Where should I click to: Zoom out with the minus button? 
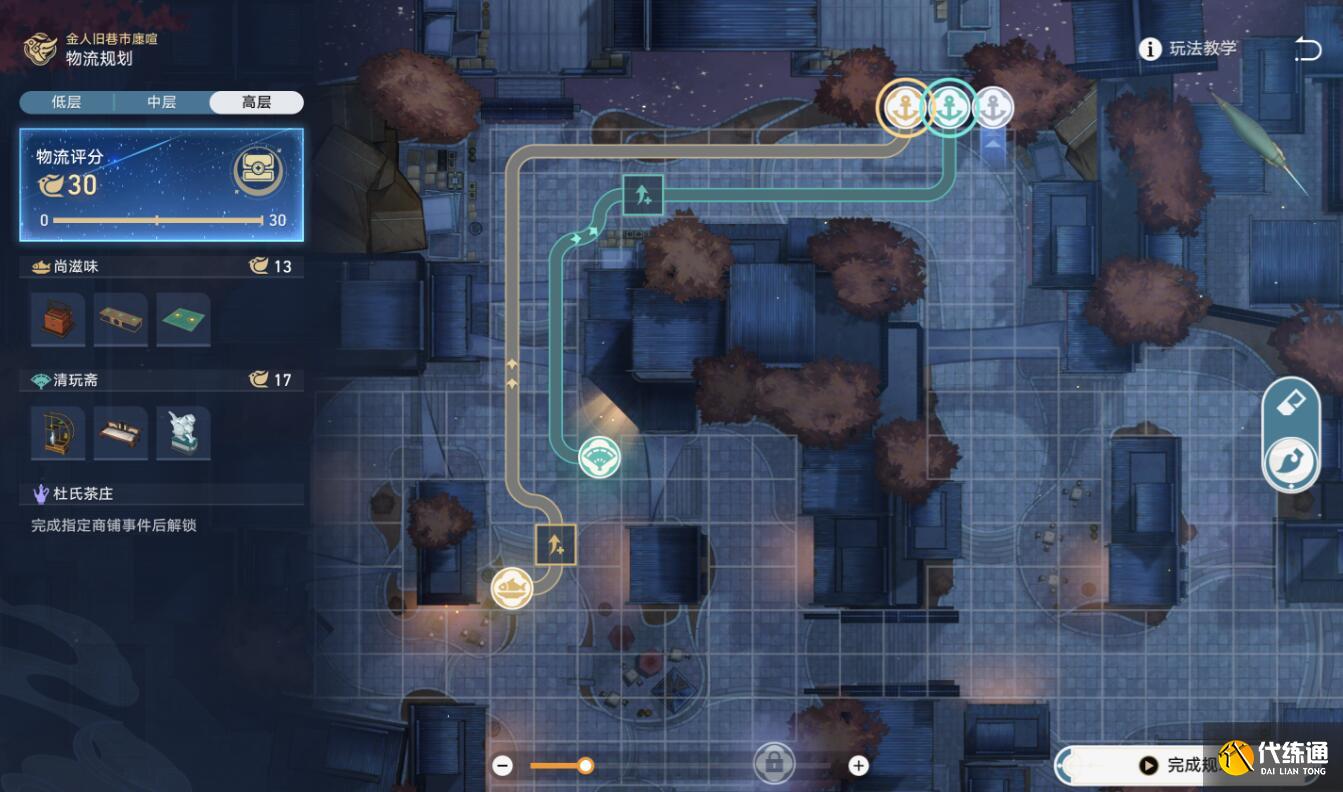click(503, 766)
